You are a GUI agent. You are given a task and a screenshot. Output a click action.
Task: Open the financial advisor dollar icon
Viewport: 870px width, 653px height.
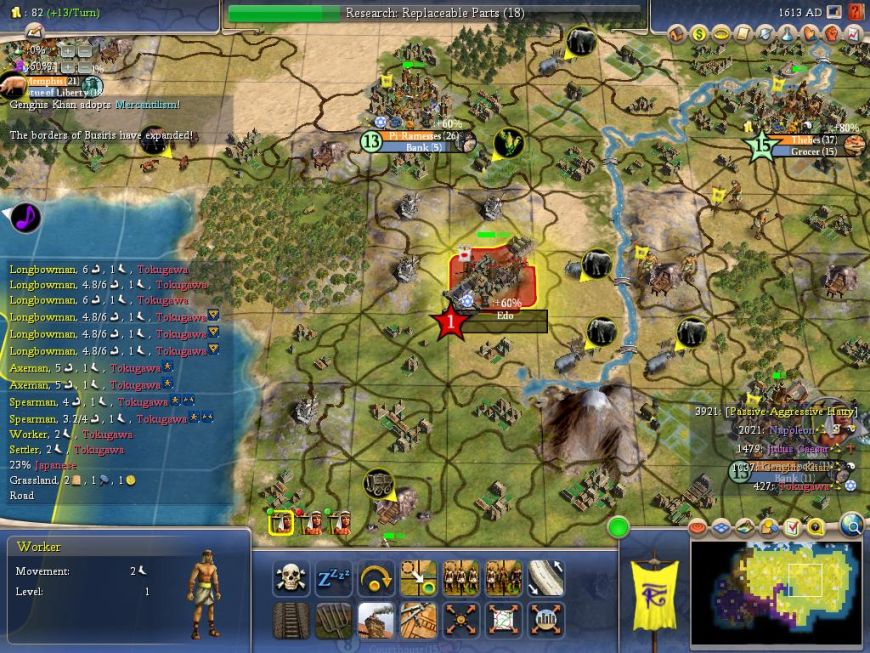coord(699,34)
